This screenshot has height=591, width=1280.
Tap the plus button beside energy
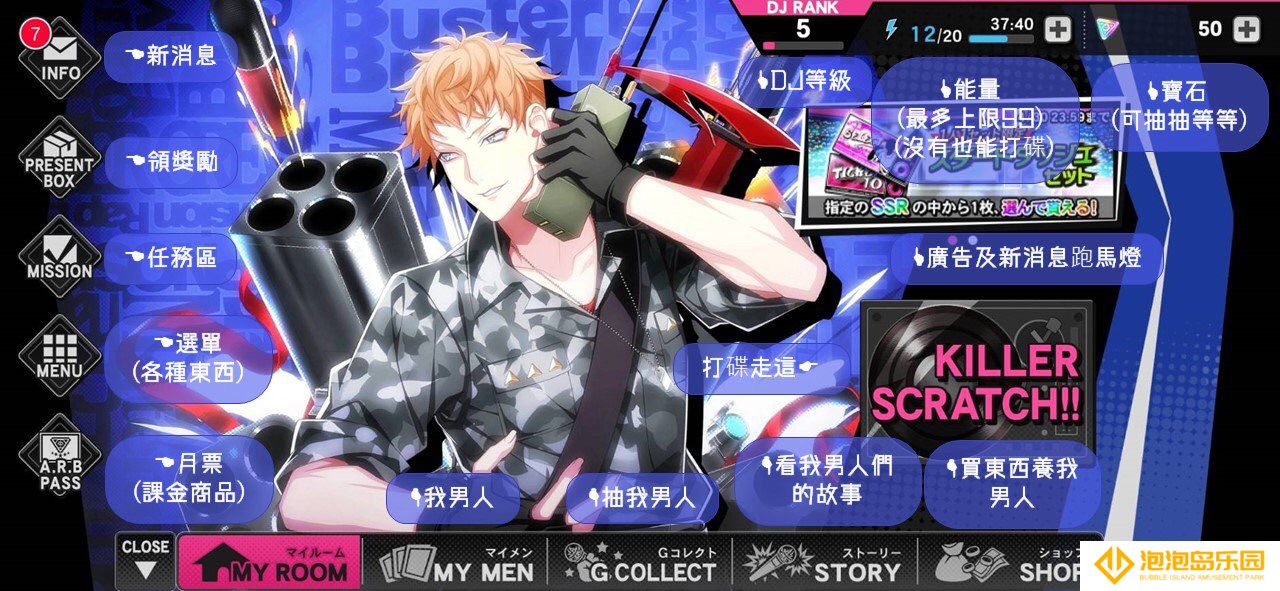click(1057, 29)
